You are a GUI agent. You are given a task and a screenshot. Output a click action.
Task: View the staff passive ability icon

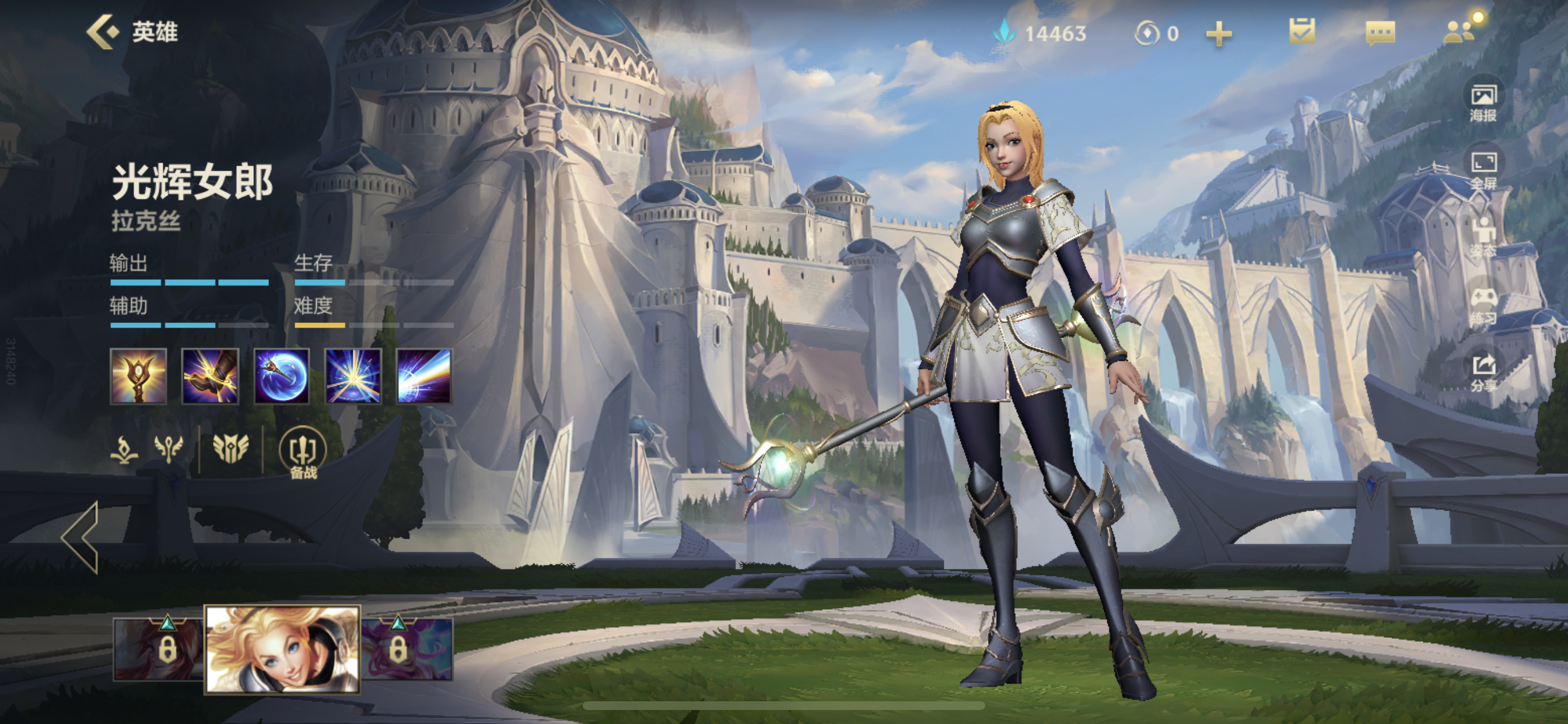coord(138,376)
